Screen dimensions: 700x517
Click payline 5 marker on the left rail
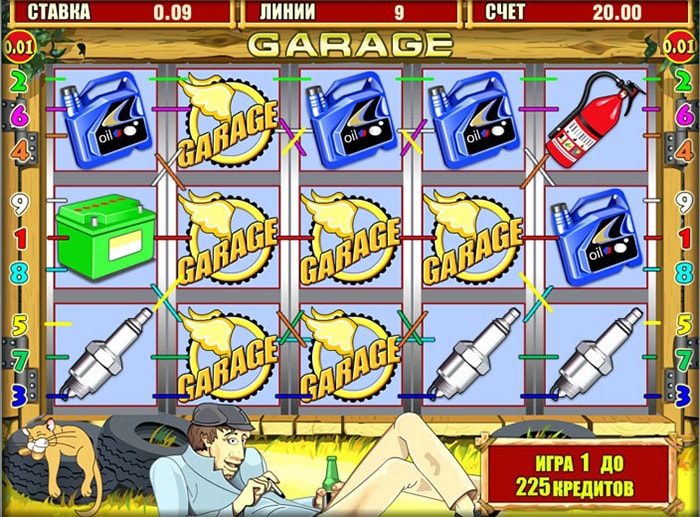coord(16,324)
